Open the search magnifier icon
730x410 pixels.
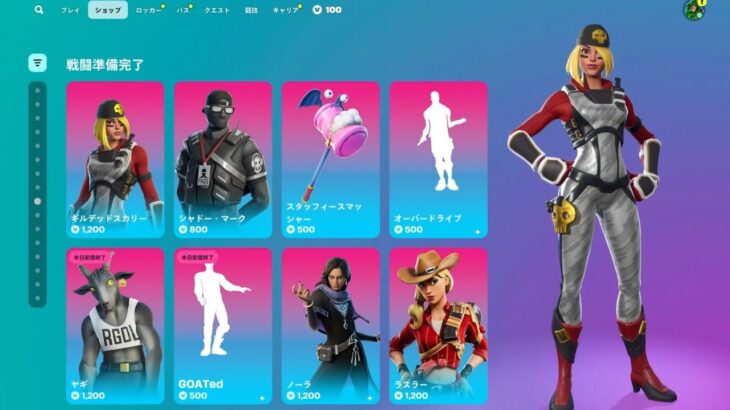[39, 10]
